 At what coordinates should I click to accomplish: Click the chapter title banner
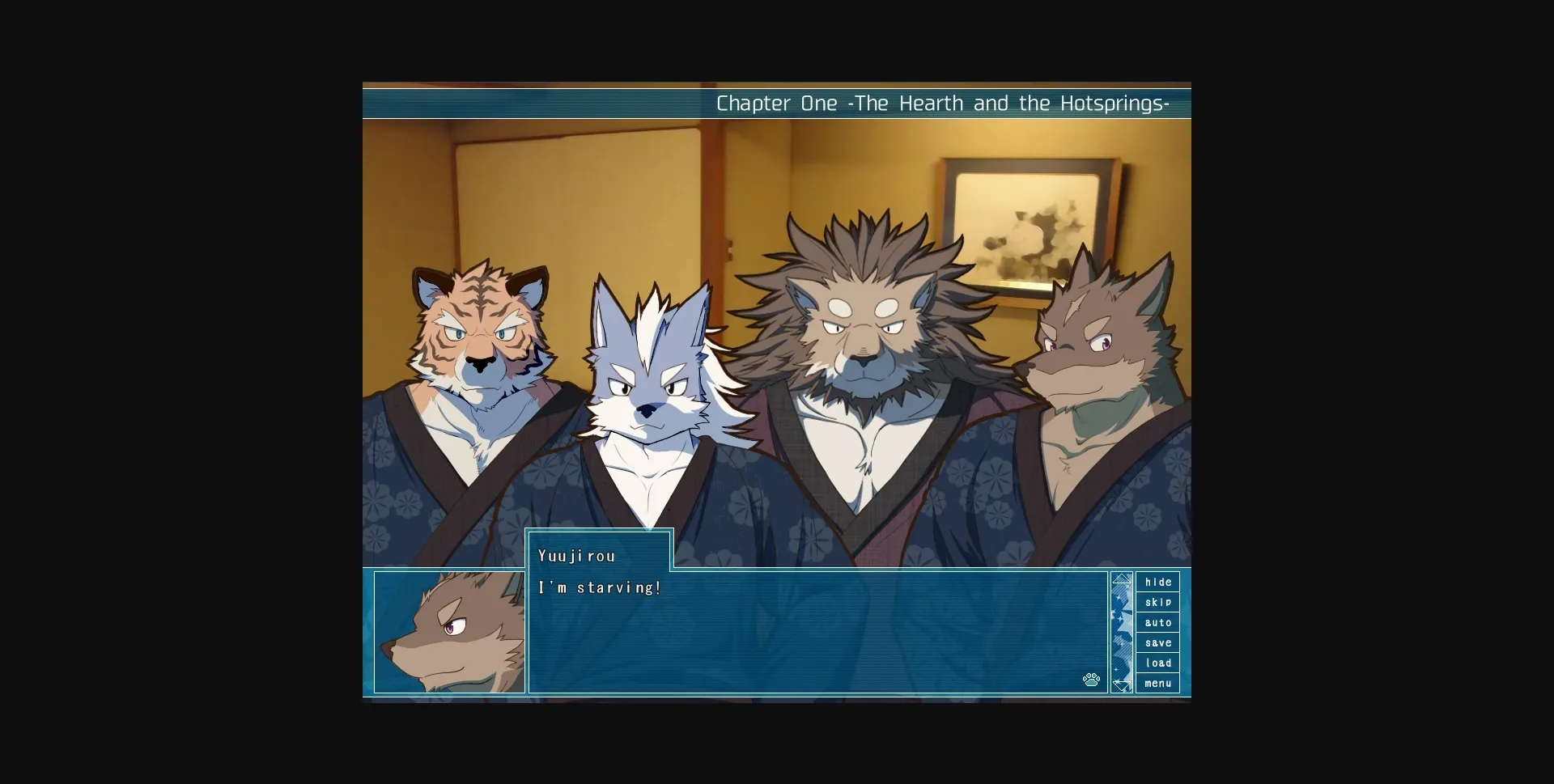pyautogui.click(x=941, y=104)
